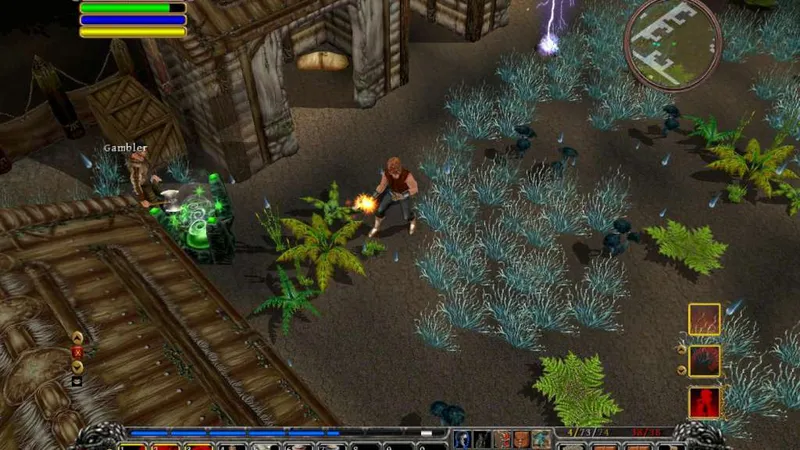Select the top gold-framed skill icon
This screenshot has width=800, height=450.
[x=704, y=320]
